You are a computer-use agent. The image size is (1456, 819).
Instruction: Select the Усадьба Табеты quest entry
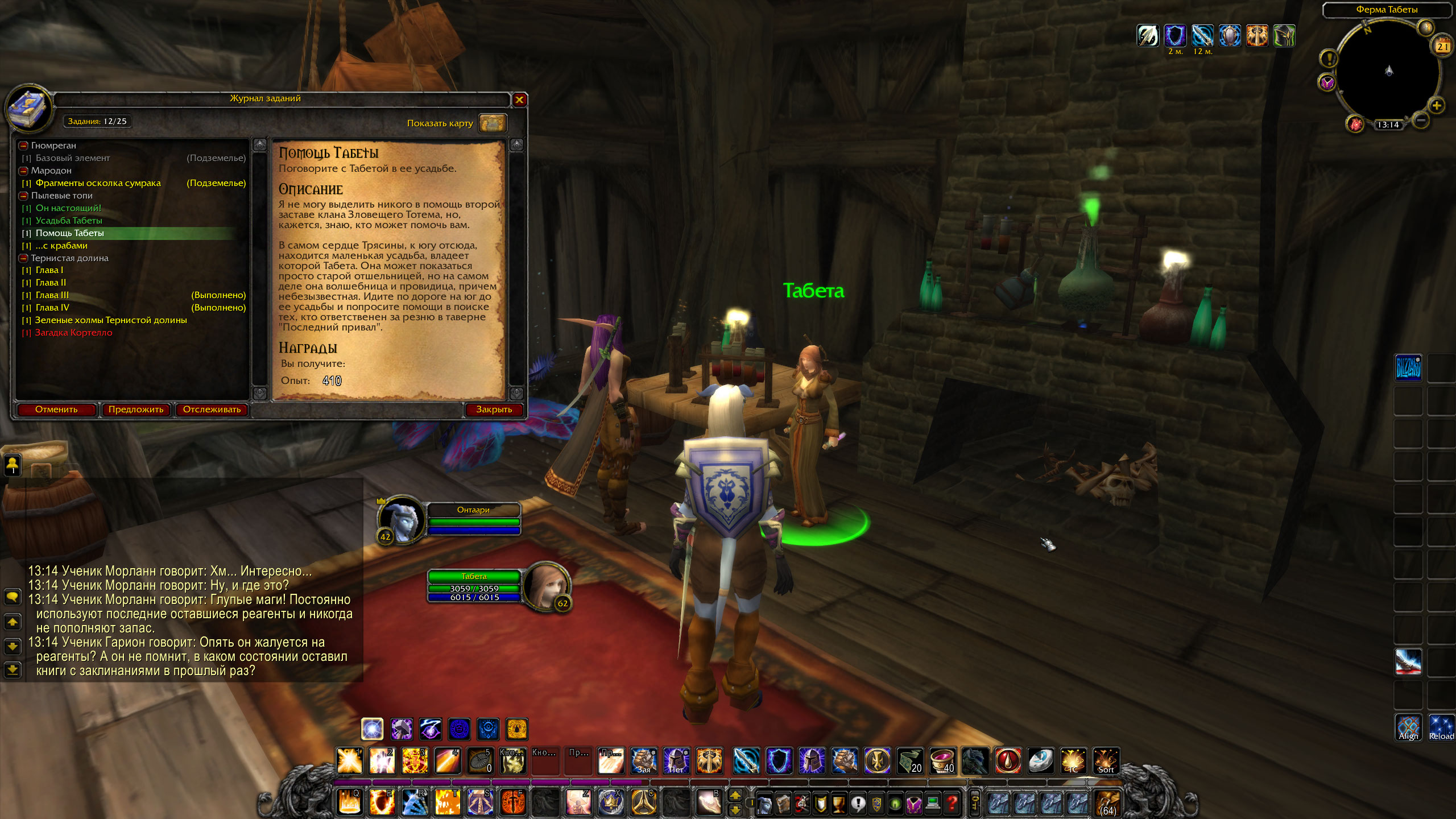[69, 221]
